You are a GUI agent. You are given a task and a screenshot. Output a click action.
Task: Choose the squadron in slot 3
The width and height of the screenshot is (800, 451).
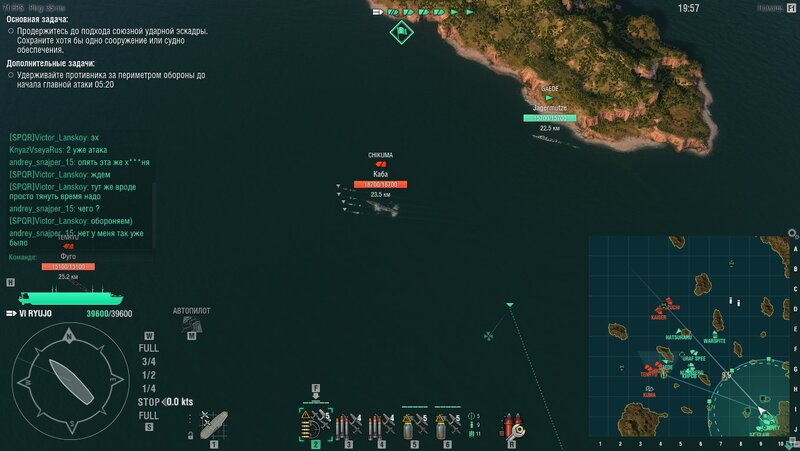click(349, 425)
